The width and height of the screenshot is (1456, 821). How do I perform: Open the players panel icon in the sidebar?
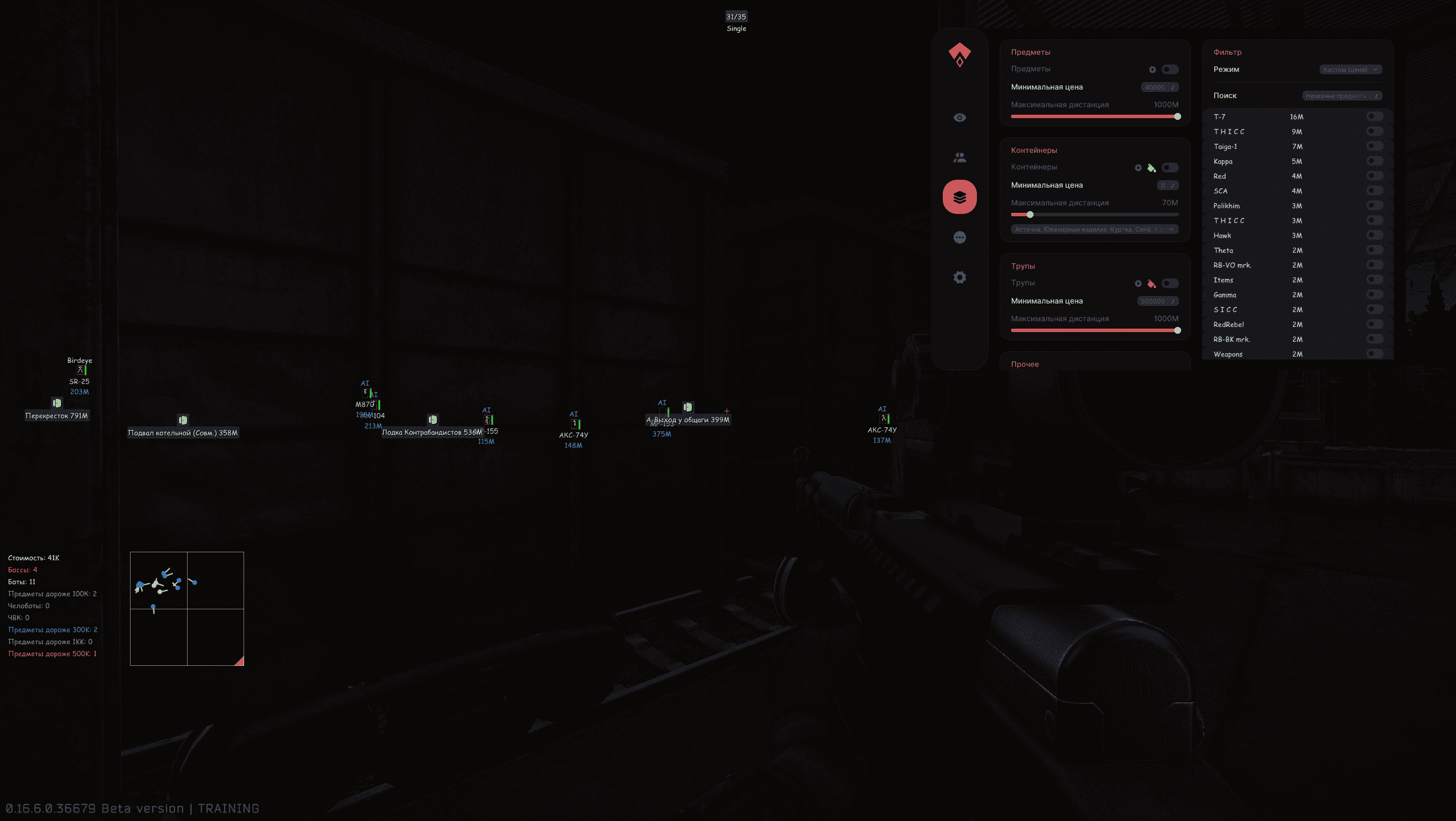click(960, 157)
